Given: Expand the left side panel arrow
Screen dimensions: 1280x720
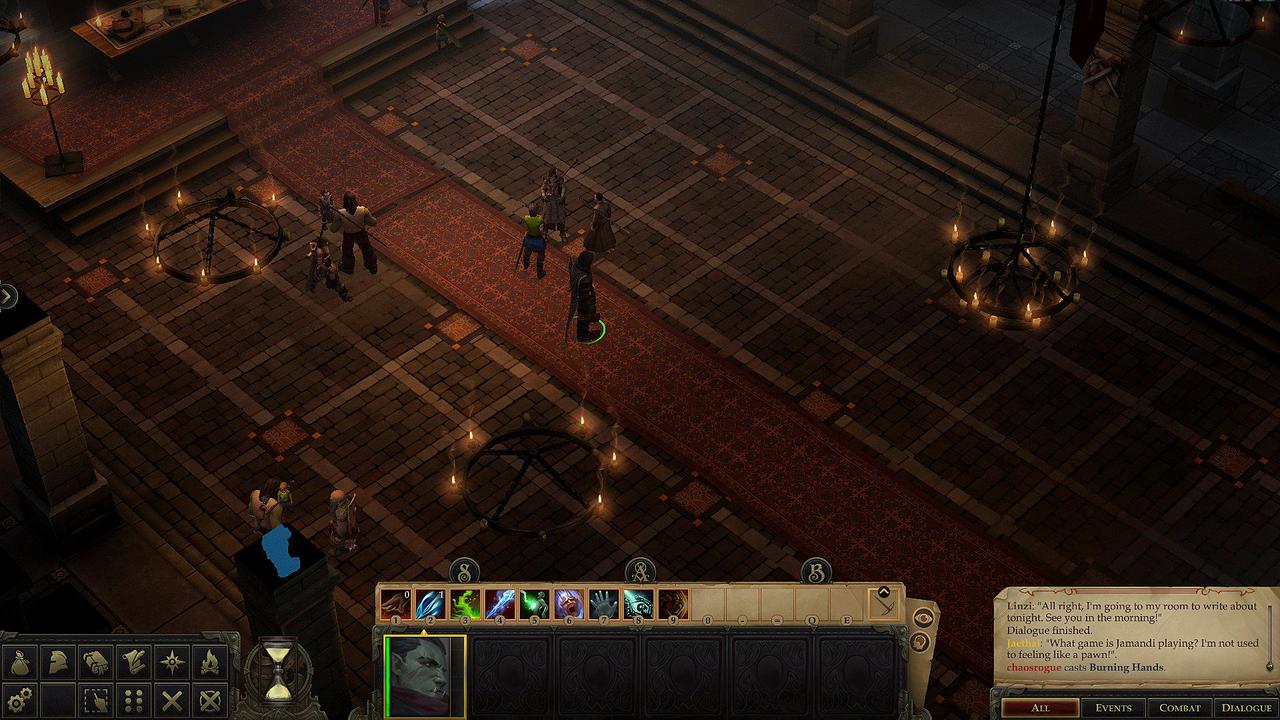Looking at the screenshot, I should tap(8, 296).
